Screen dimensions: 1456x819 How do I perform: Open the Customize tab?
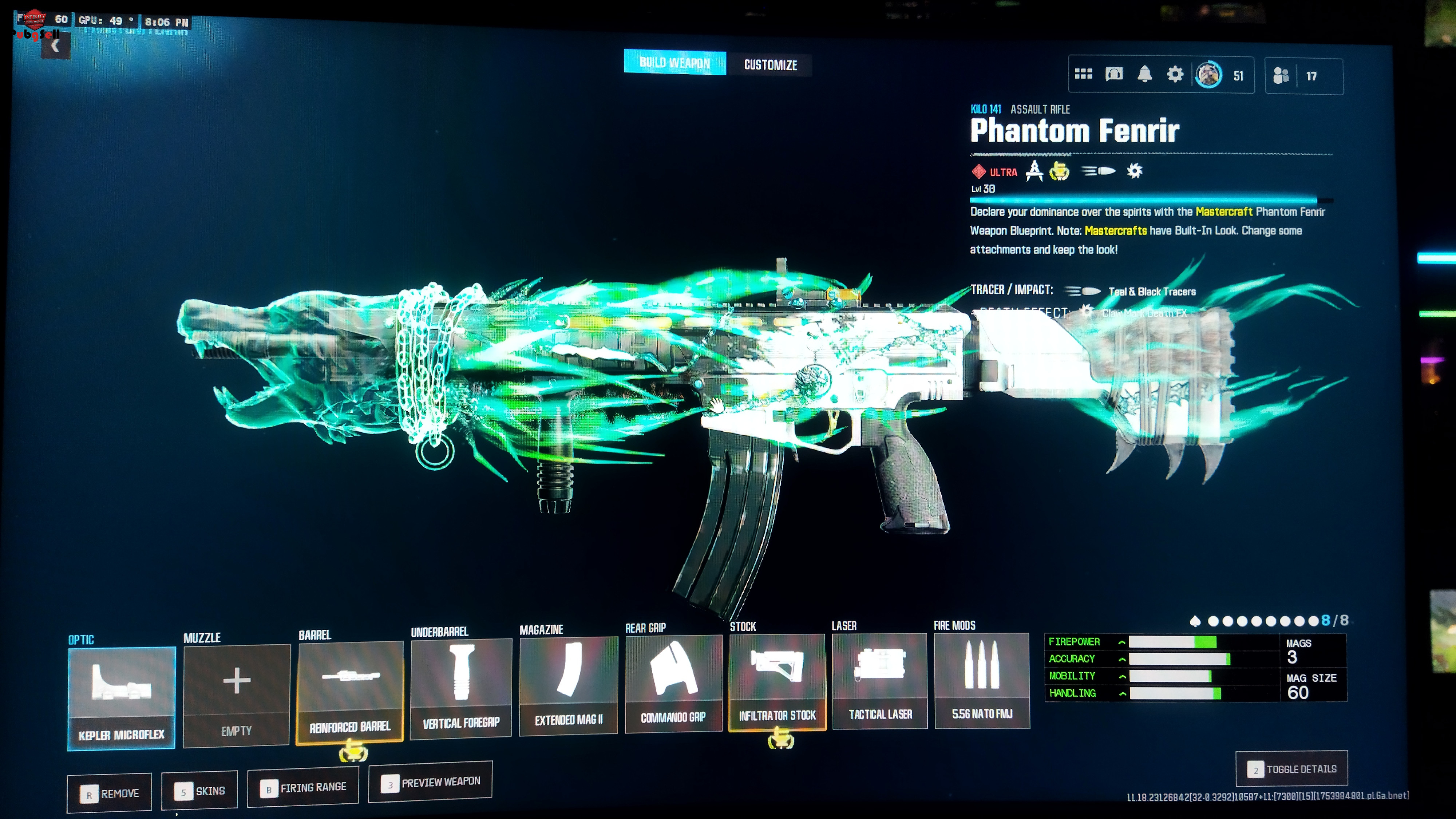pos(770,65)
